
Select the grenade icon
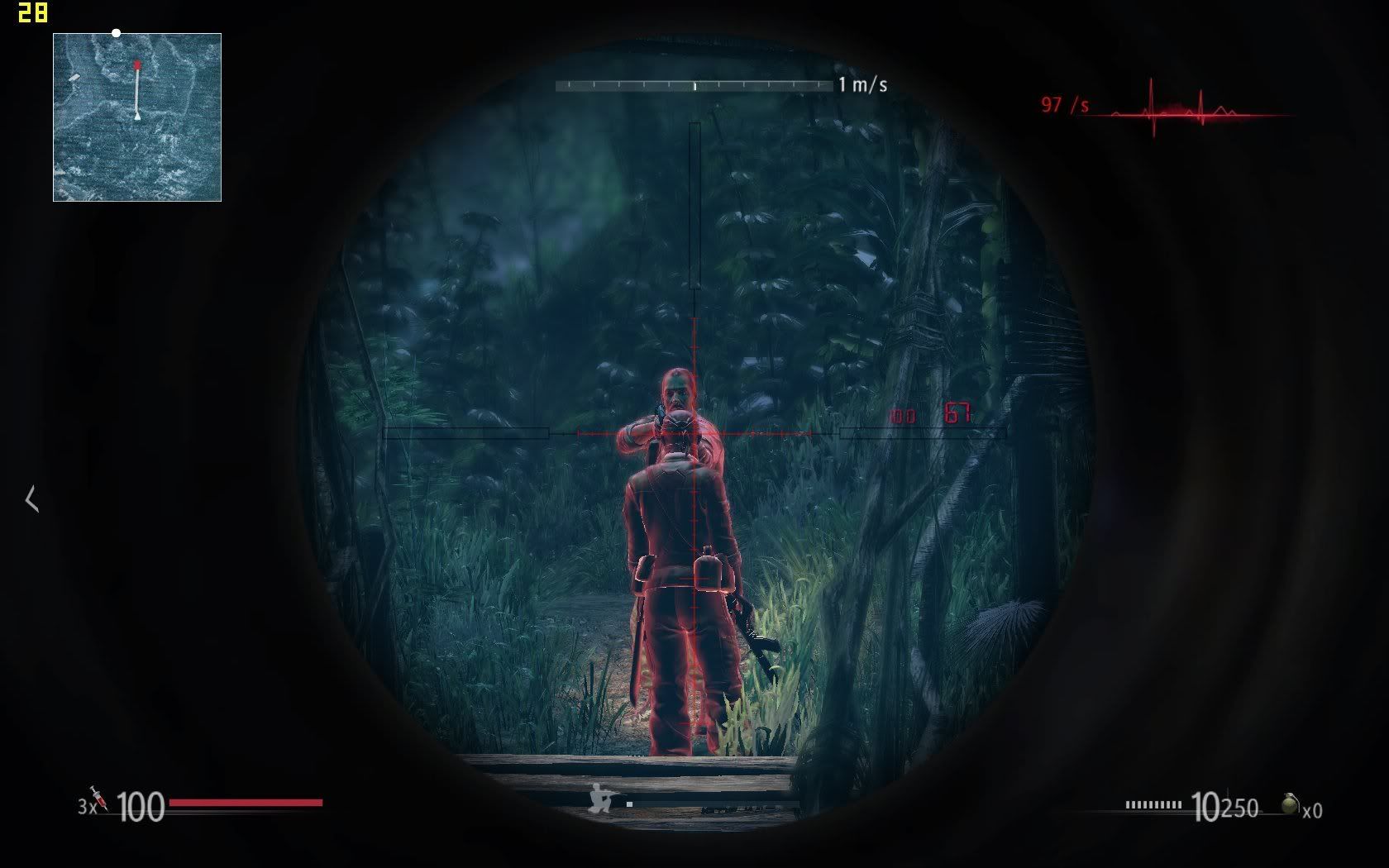click(x=1289, y=804)
